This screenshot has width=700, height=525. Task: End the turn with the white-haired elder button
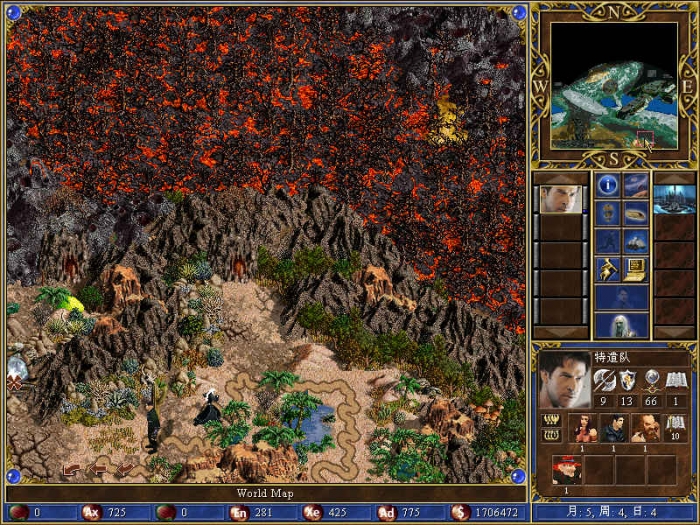pyautogui.click(x=621, y=325)
